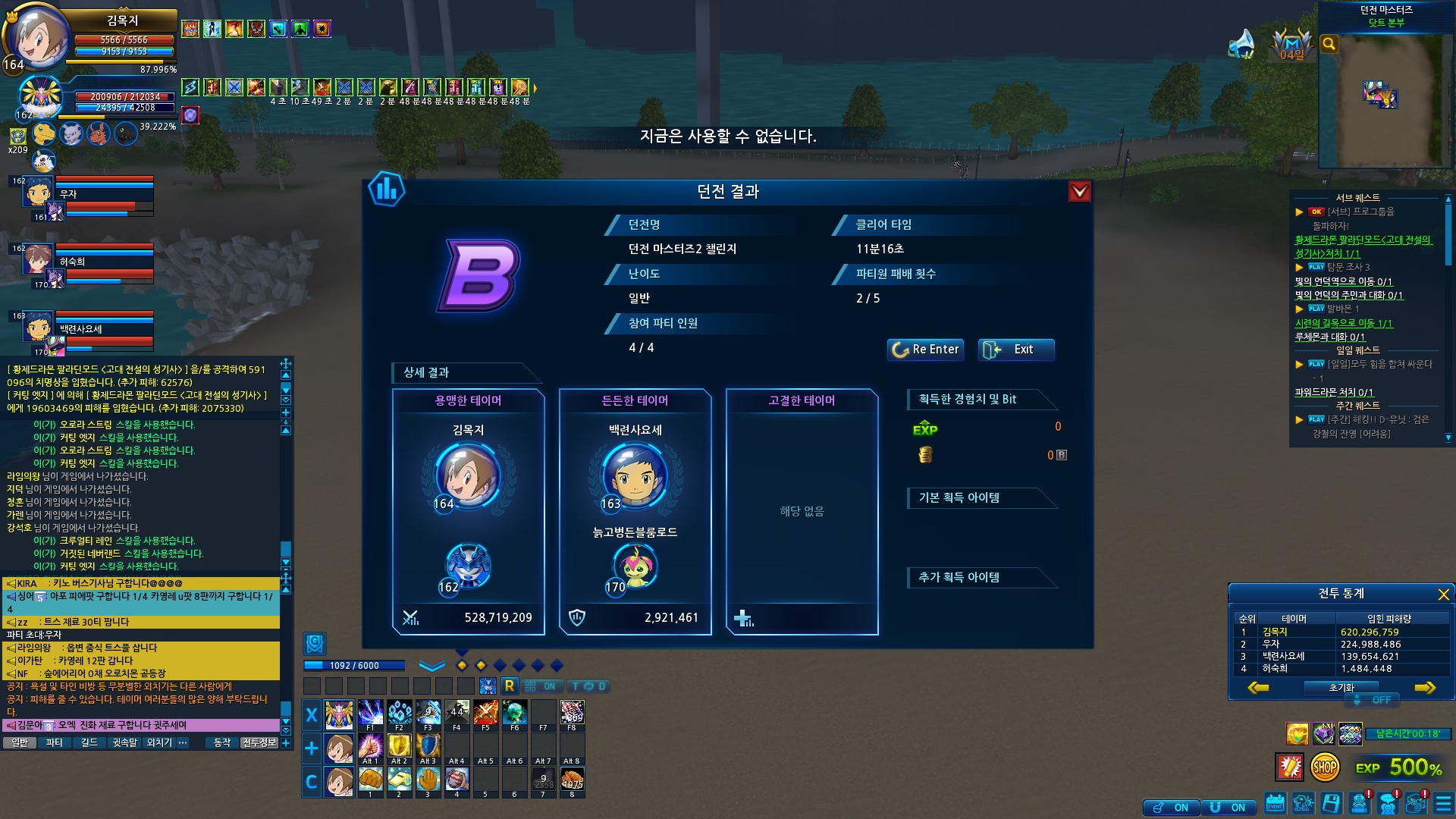1456x819 pixels.
Task: Open the dungeon statistics bar-chart icon
Action: pos(386,190)
